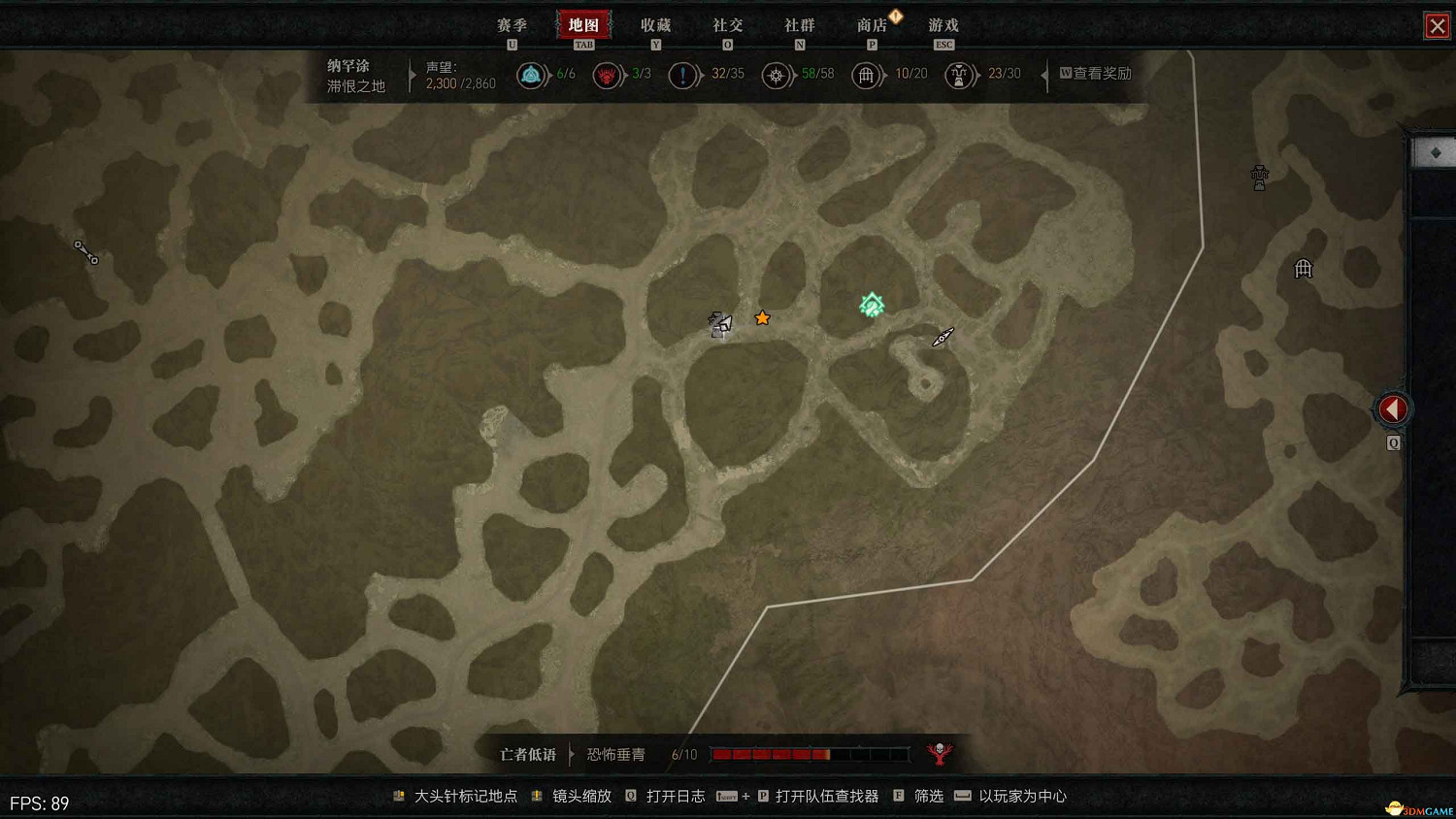The image size is (1456, 819).
Task: Click the dungeons renown icon showing 10/20
Action: 867,74
